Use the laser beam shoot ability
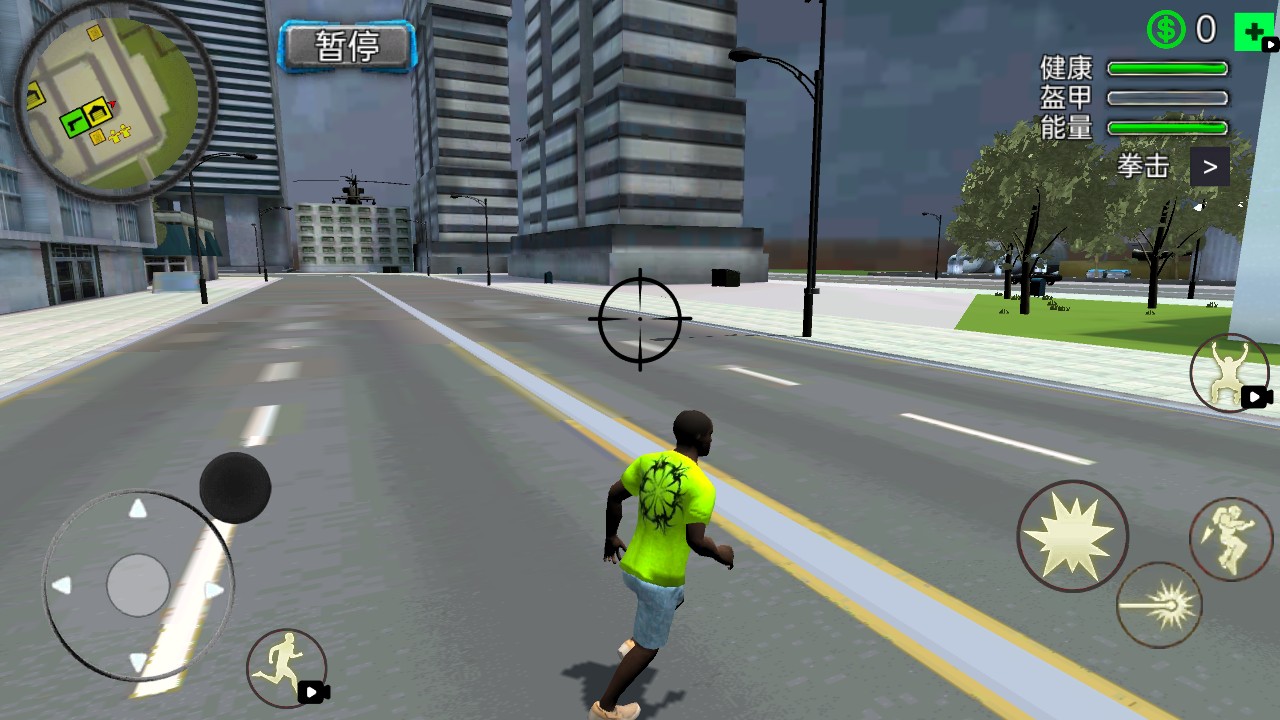The width and height of the screenshot is (1280, 720). coord(1159,604)
